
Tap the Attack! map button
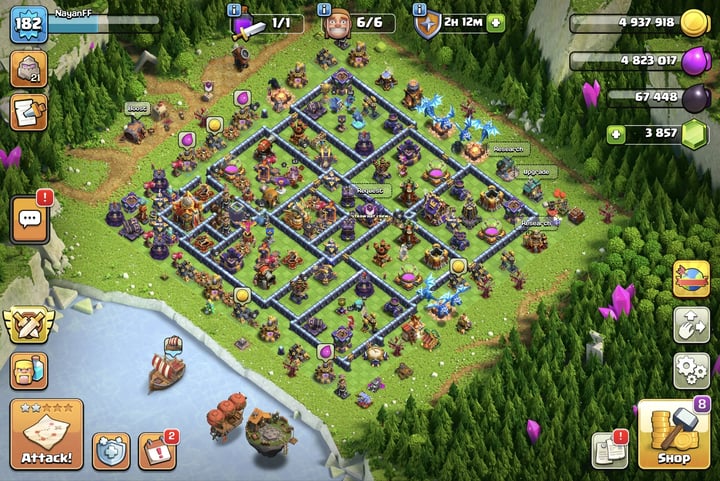47,434
